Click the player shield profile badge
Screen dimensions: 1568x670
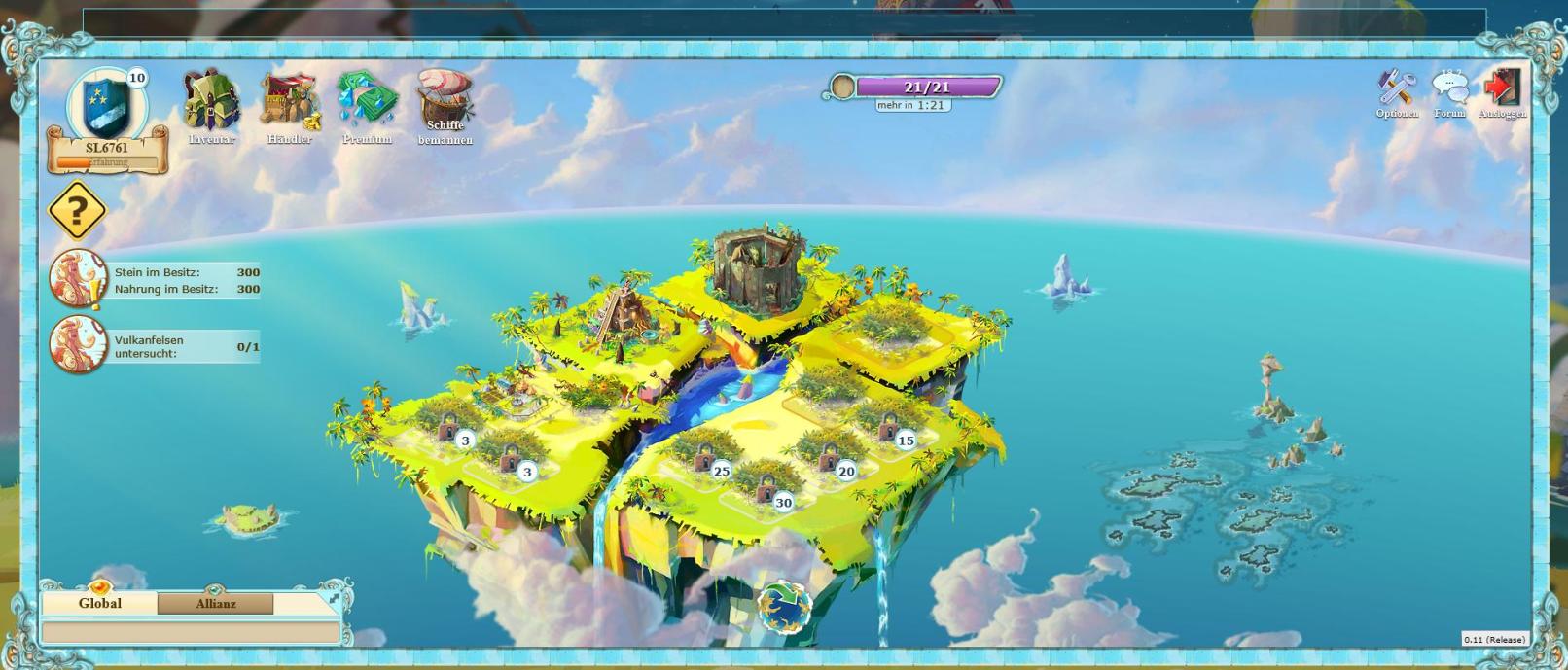point(106,105)
